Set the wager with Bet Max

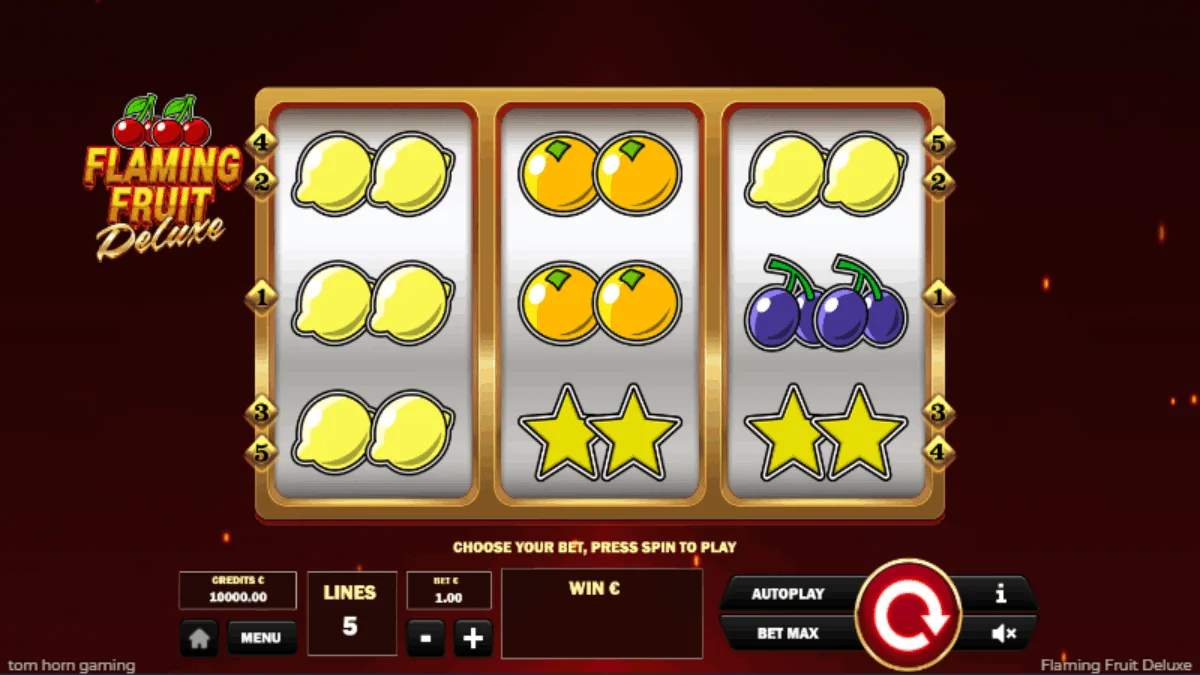pos(787,633)
